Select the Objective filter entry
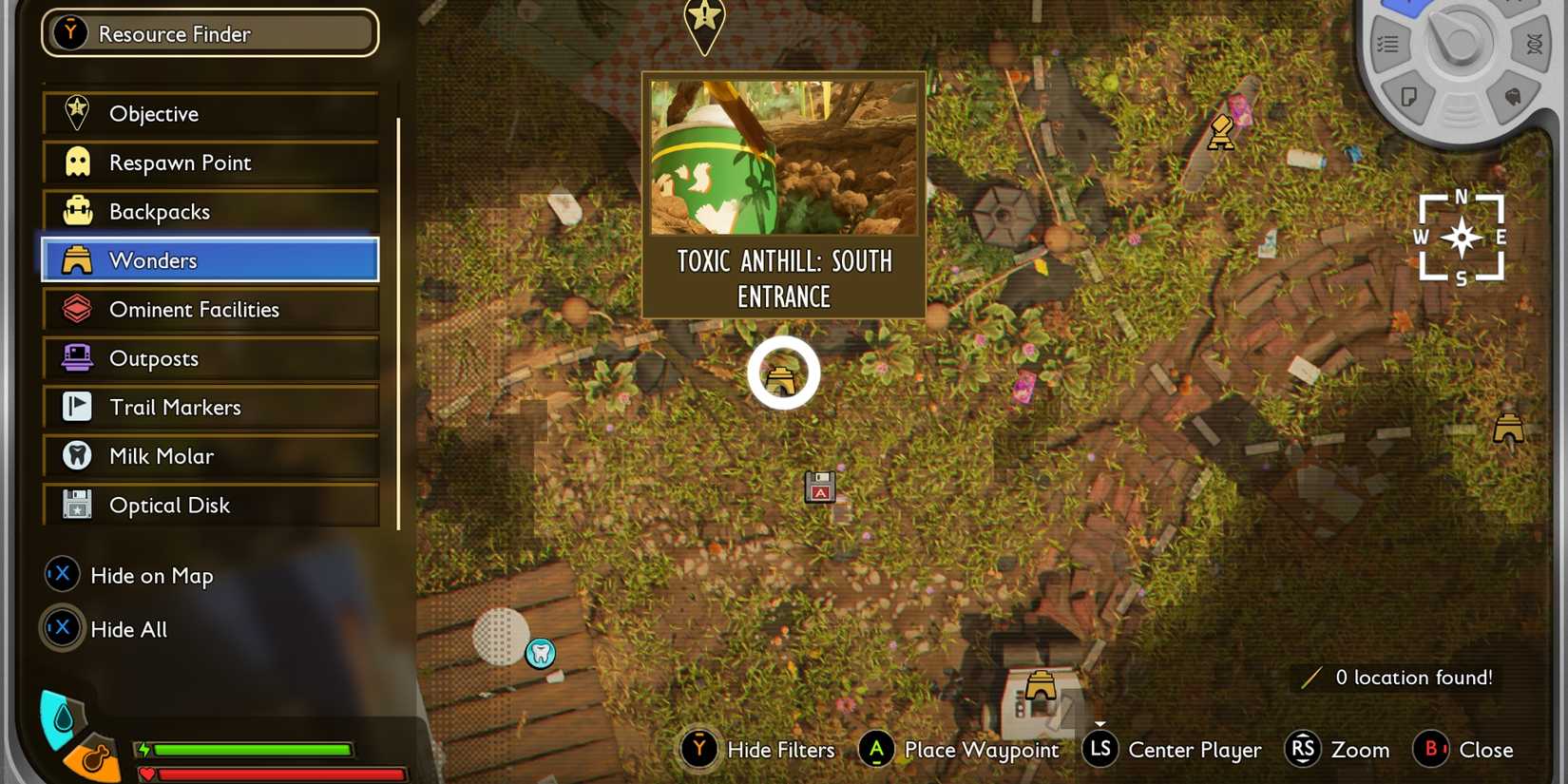 (x=210, y=114)
